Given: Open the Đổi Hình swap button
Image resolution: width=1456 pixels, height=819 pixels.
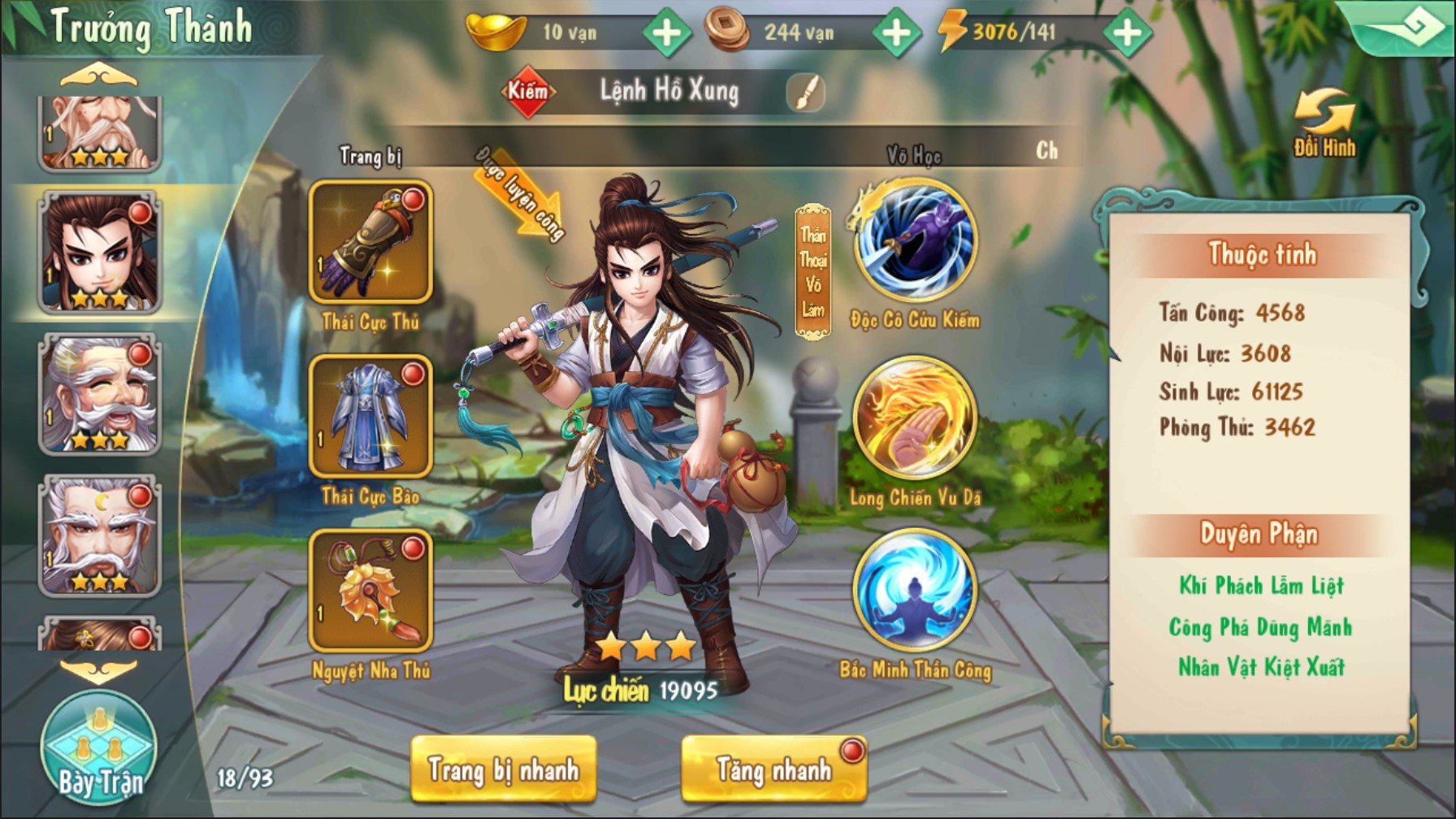Looking at the screenshot, I should pyautogui.click(x=1324, y=123).
